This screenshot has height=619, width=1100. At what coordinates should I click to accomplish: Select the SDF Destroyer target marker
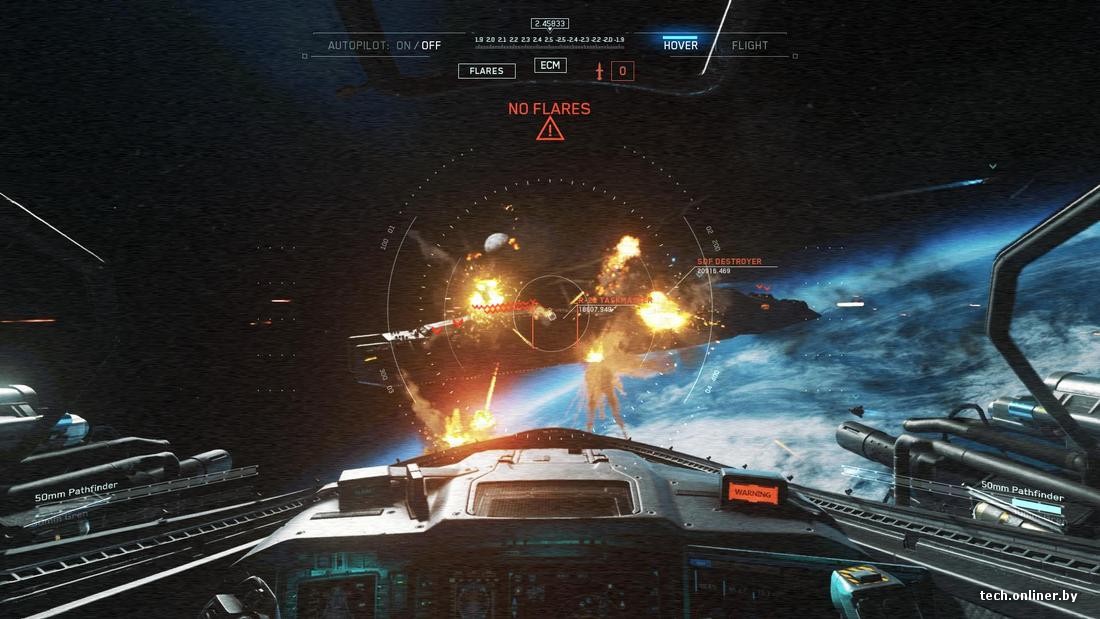click(729, 262)
